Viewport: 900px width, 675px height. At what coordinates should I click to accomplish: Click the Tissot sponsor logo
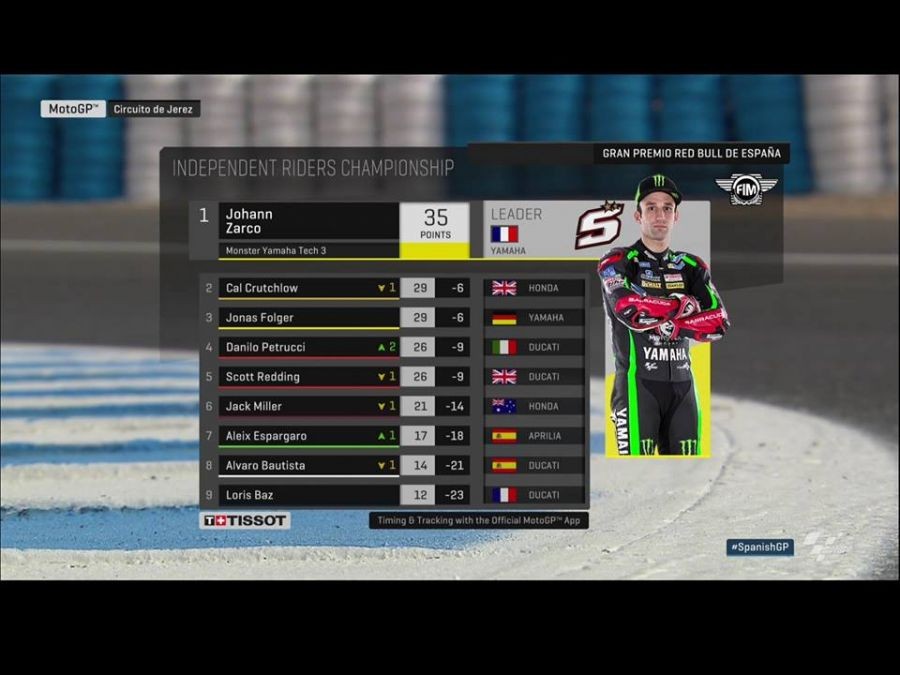point(245,520)
